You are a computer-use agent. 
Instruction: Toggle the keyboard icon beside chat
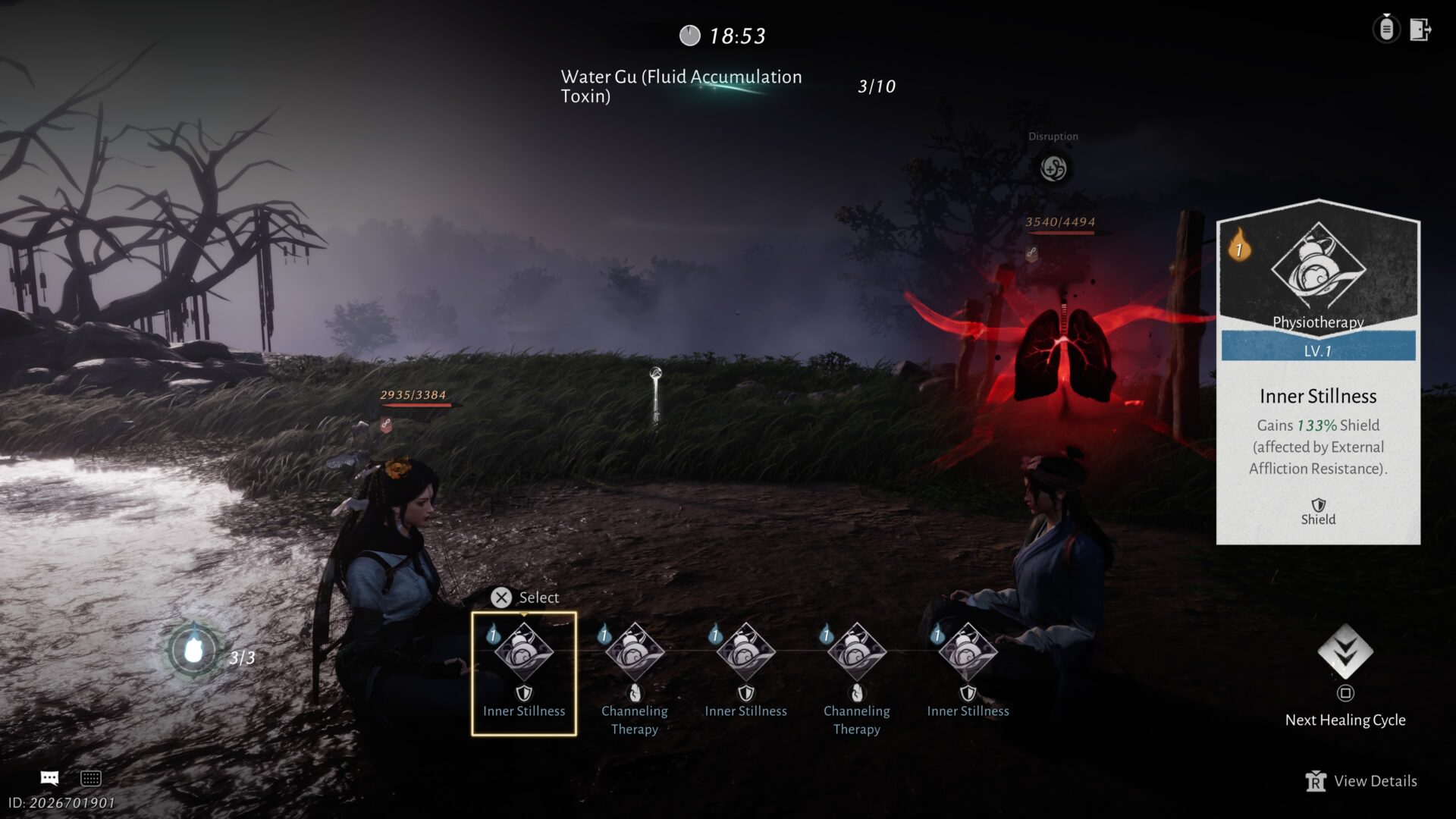click(91, 778)
